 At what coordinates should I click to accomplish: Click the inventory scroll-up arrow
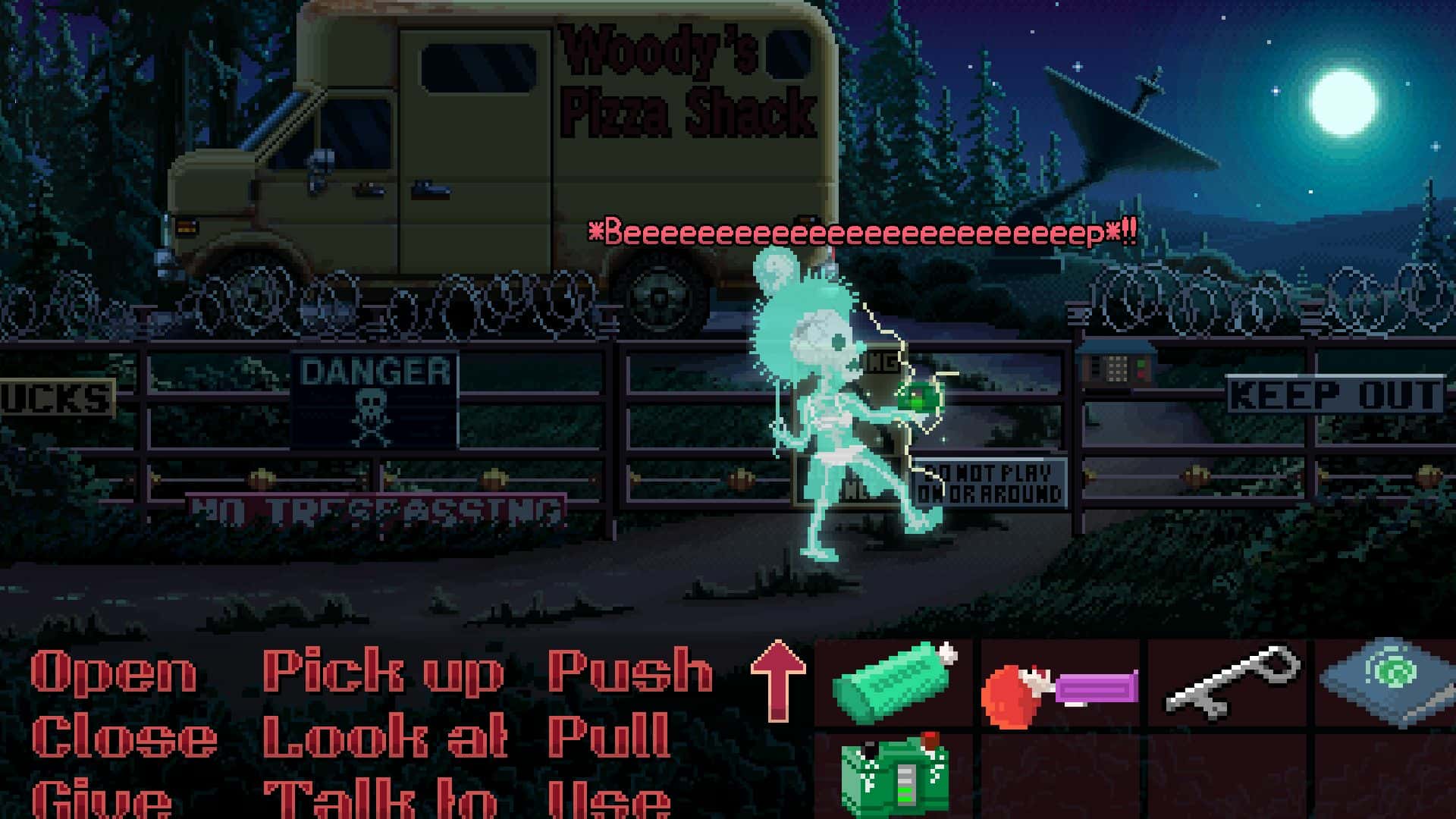[777, 680]
